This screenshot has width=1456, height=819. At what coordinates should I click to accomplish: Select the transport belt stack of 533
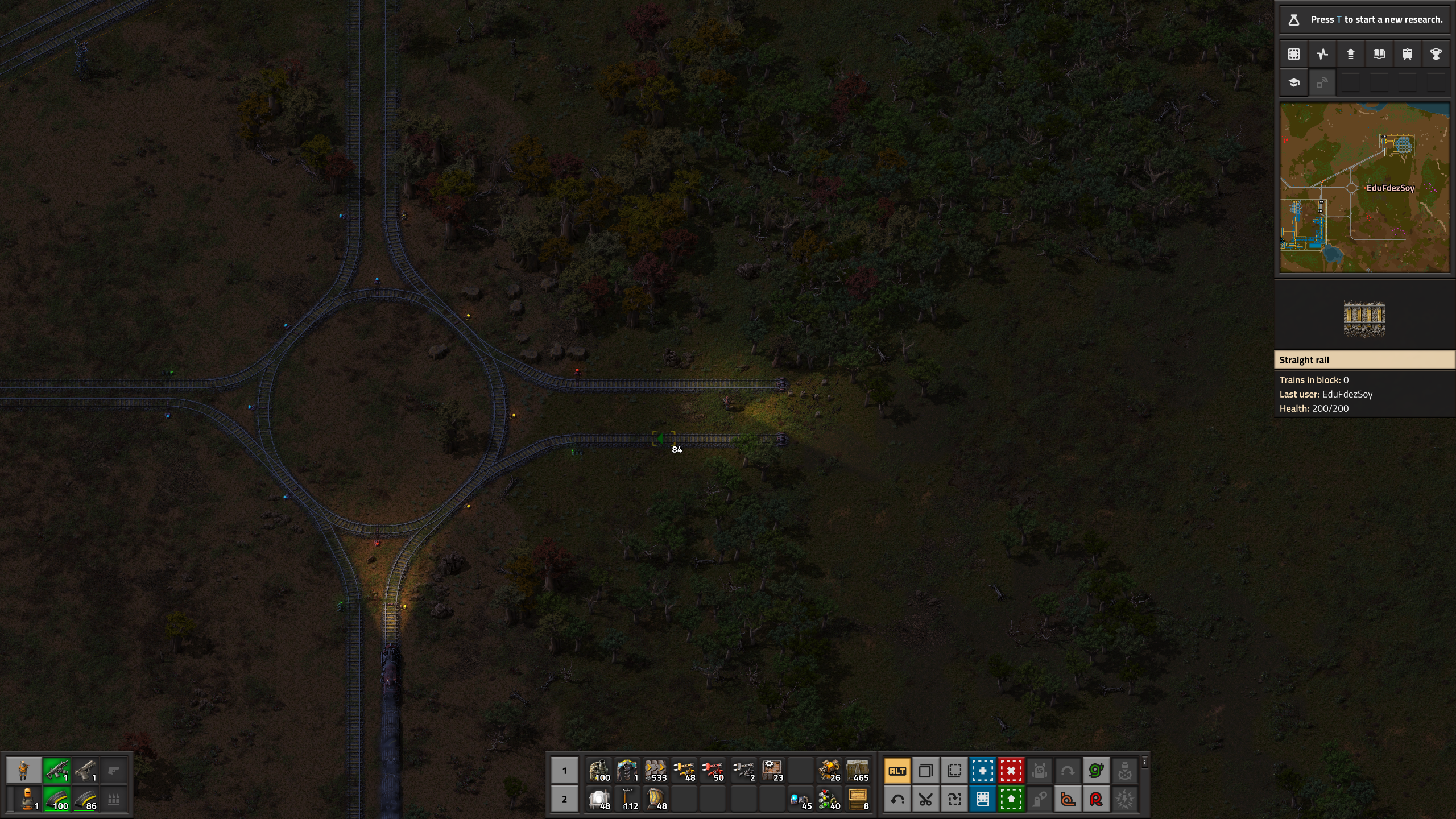656,771
